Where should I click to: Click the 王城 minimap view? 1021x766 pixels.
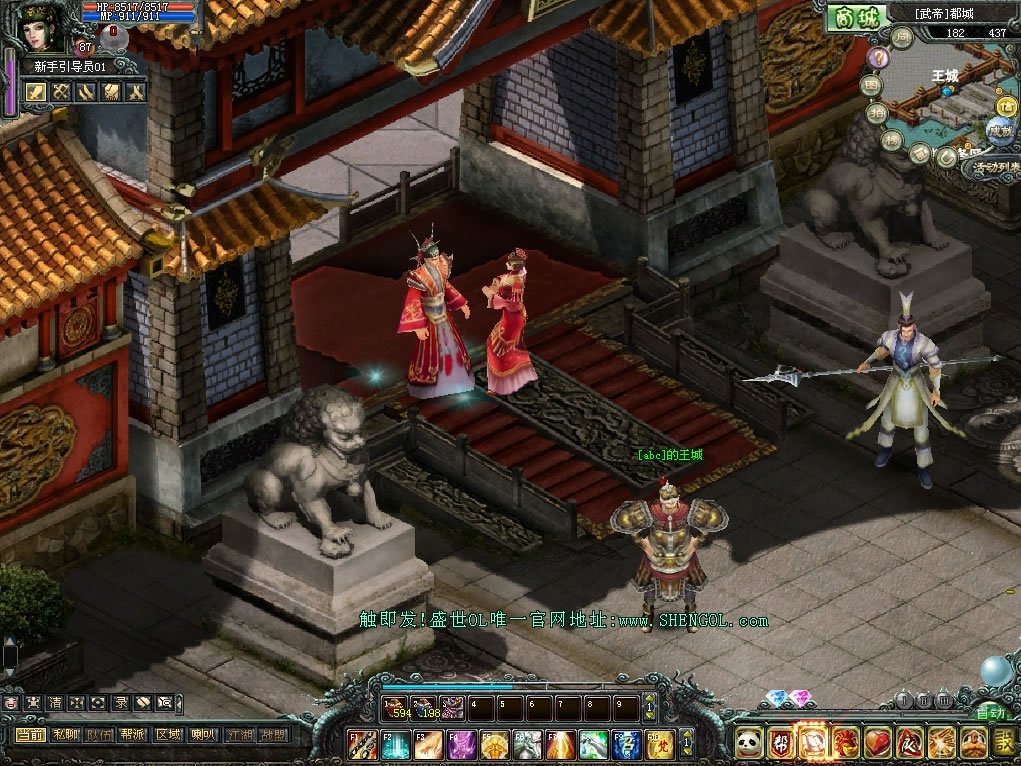coord(950,100)
